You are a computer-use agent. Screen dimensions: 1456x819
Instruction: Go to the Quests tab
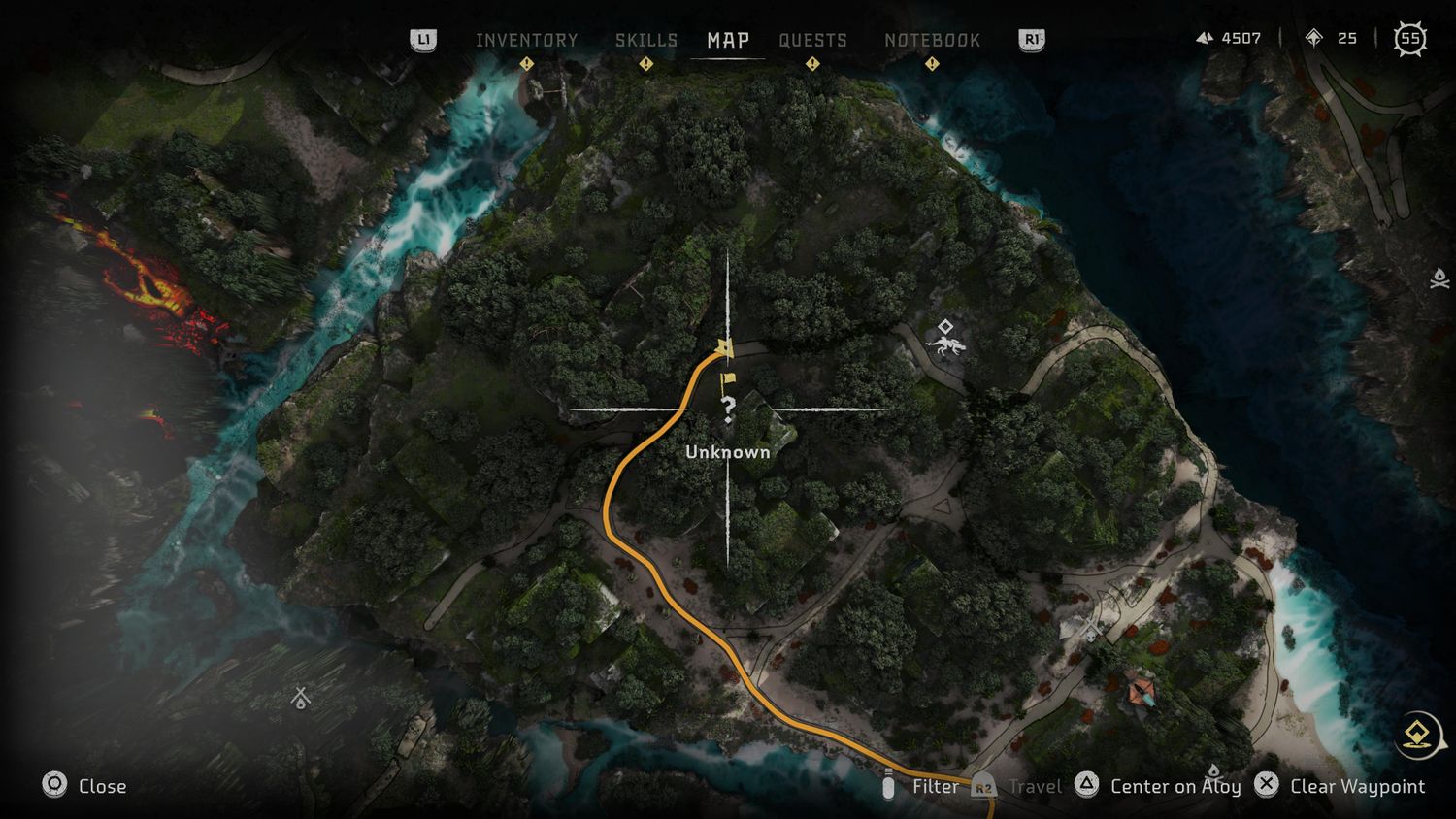coord(812,40)
